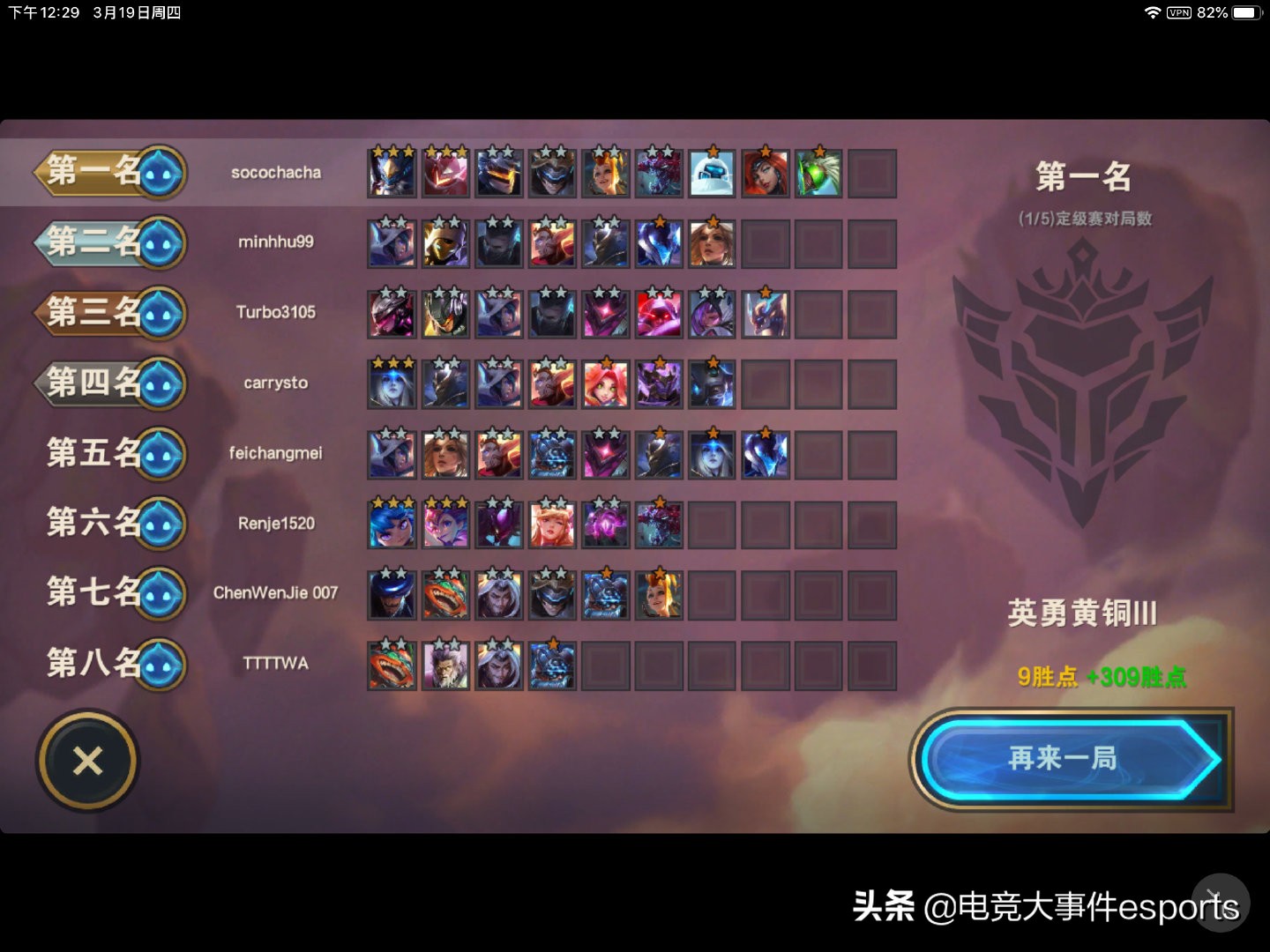The width and height of the screenshot is (1270, 952).
Task: Click the battery indicator showing 82%
Action: click(1245, 12)
